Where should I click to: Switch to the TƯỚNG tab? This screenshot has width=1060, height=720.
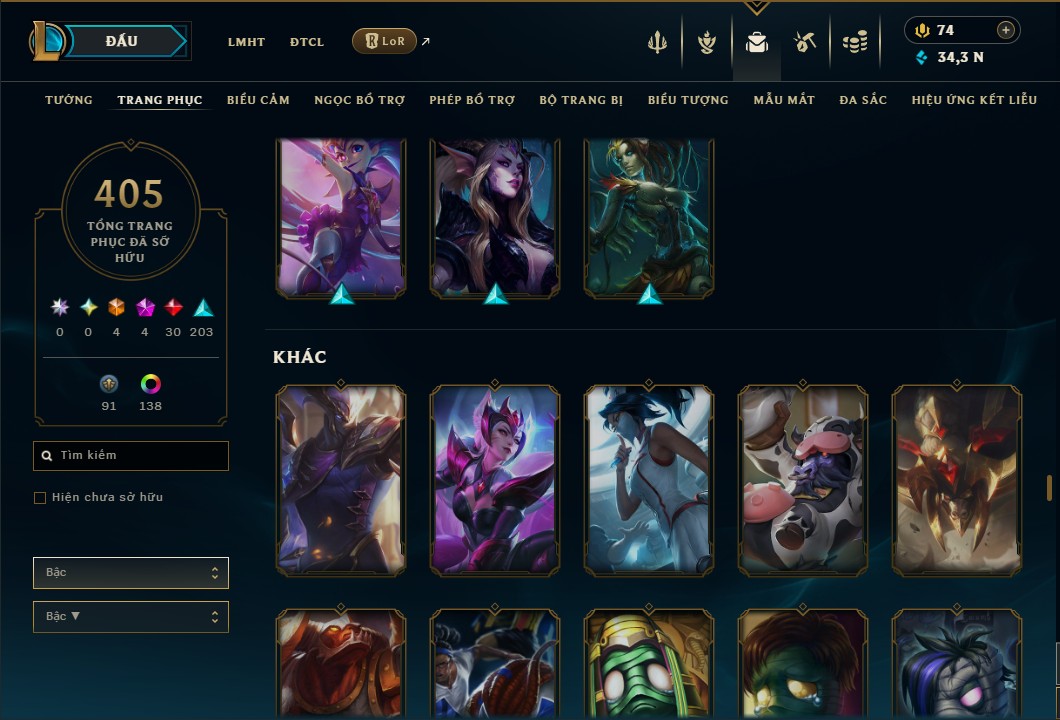pos(69,100)
